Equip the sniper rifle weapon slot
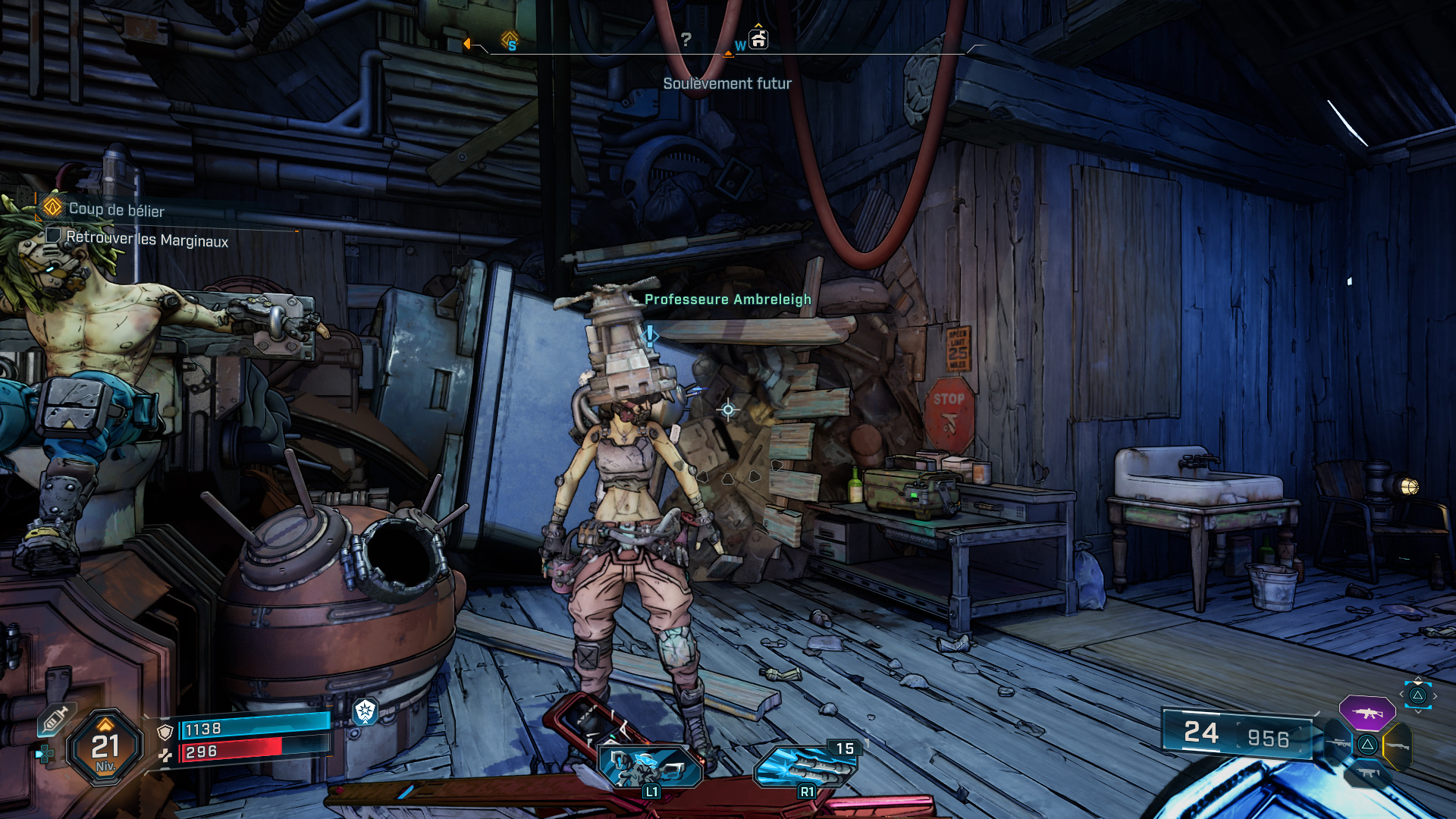The width and height of the screenshot is (1456, 819). point(1338,744)
